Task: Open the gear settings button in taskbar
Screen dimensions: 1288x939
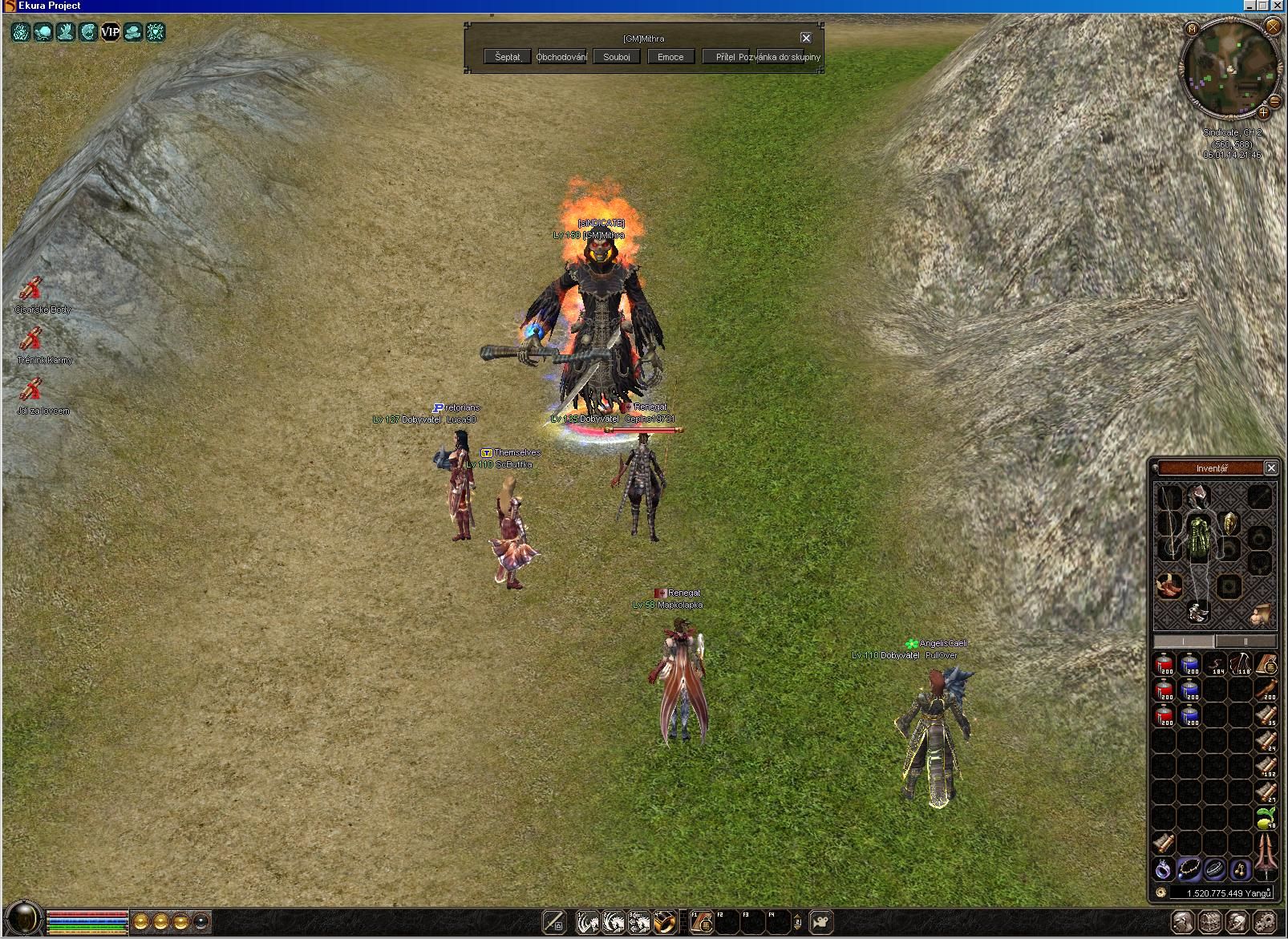Action: coord(1264,922)
